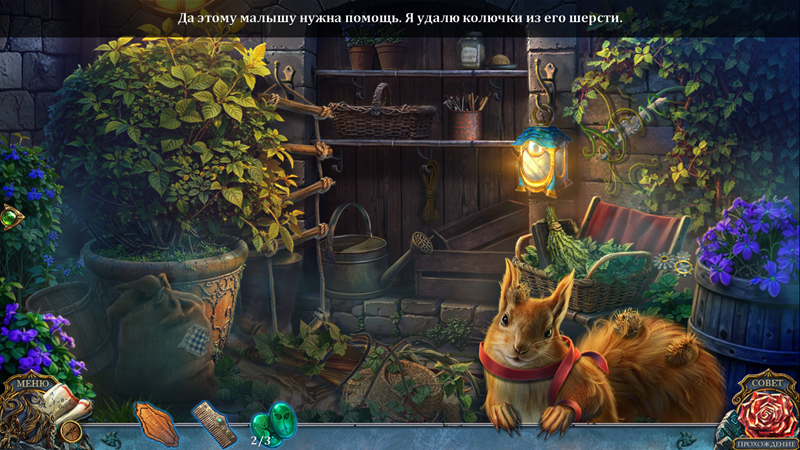Viewport: 800px width, 450px height.
Task: Open the Прохождение walkthrough guide
Action: [764, 441]
